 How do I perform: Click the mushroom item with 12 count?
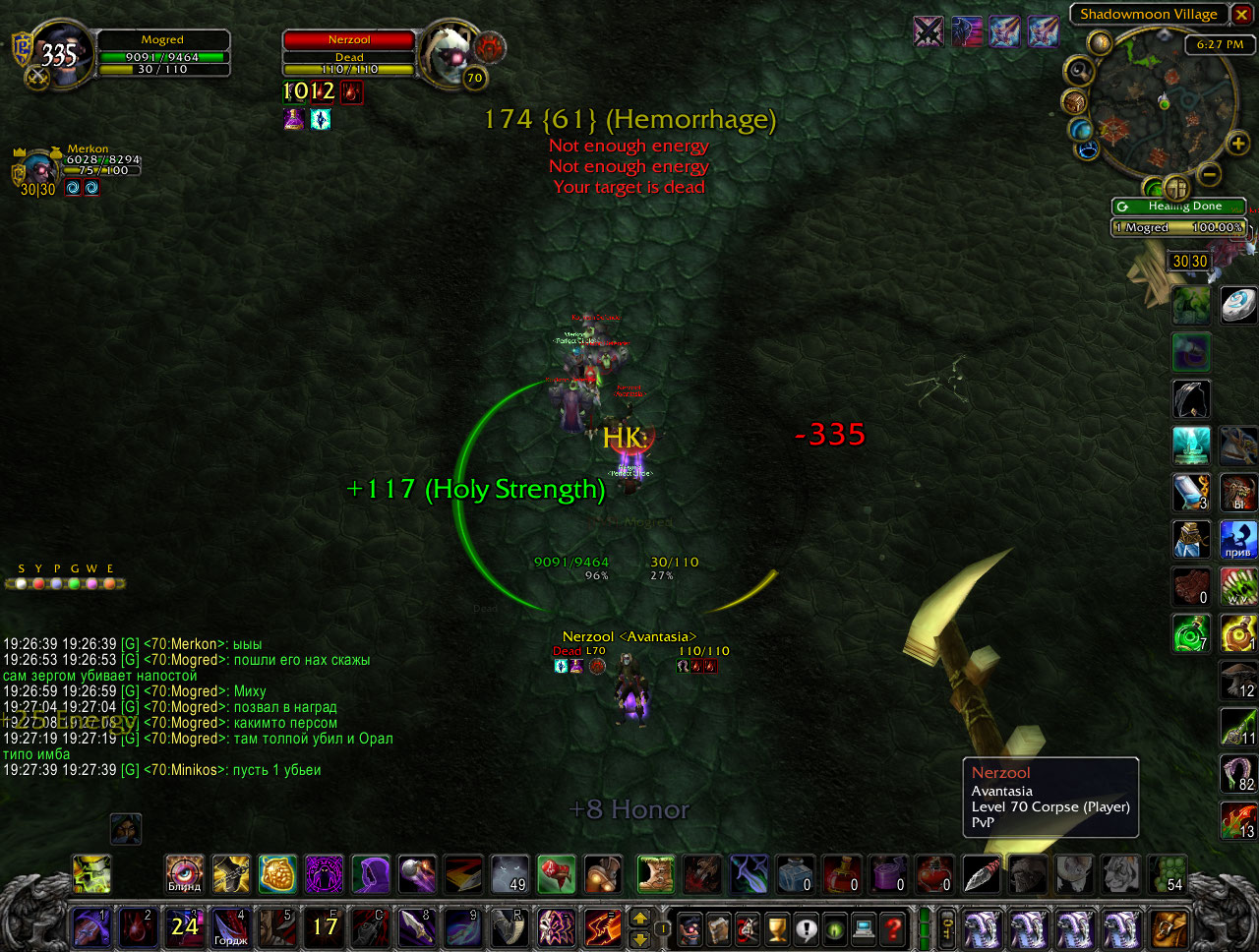coord(1238,680)
